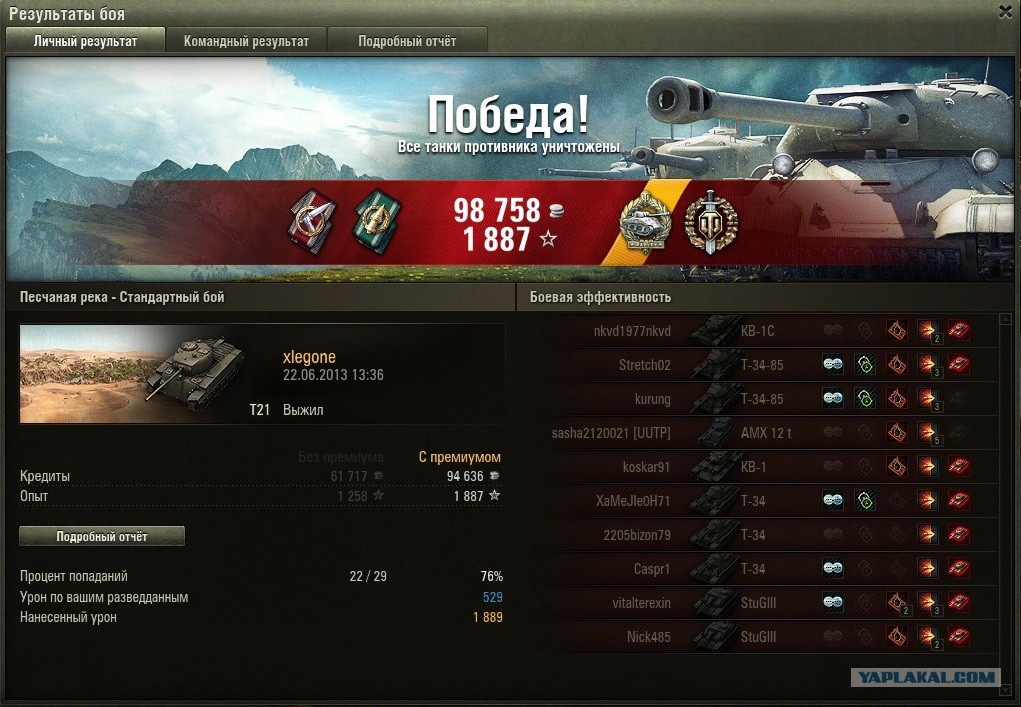Click the green ribbon achievement badge
1021x707 pixels.
[374, 220]
